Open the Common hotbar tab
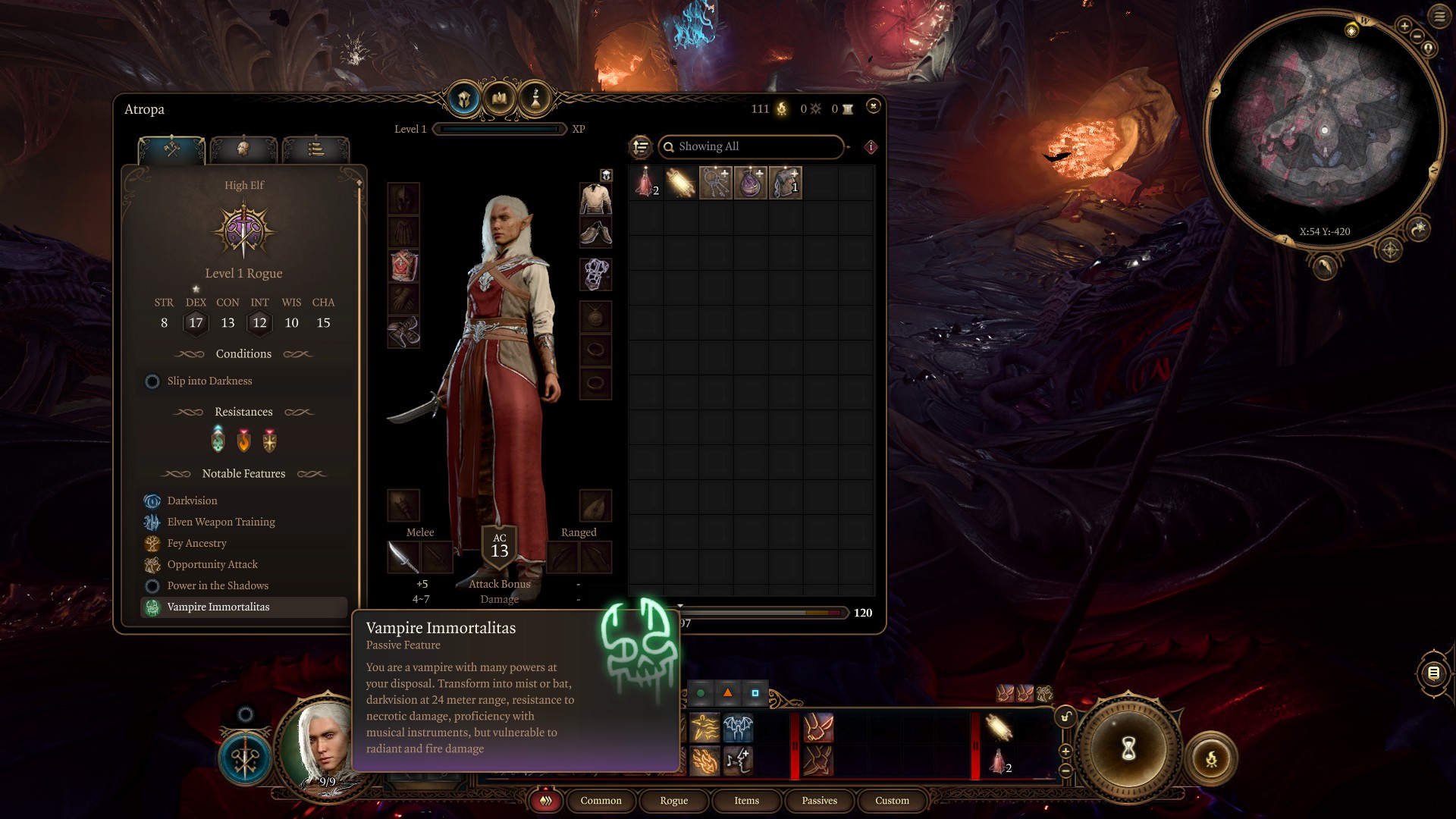 (x=601, y=801)
